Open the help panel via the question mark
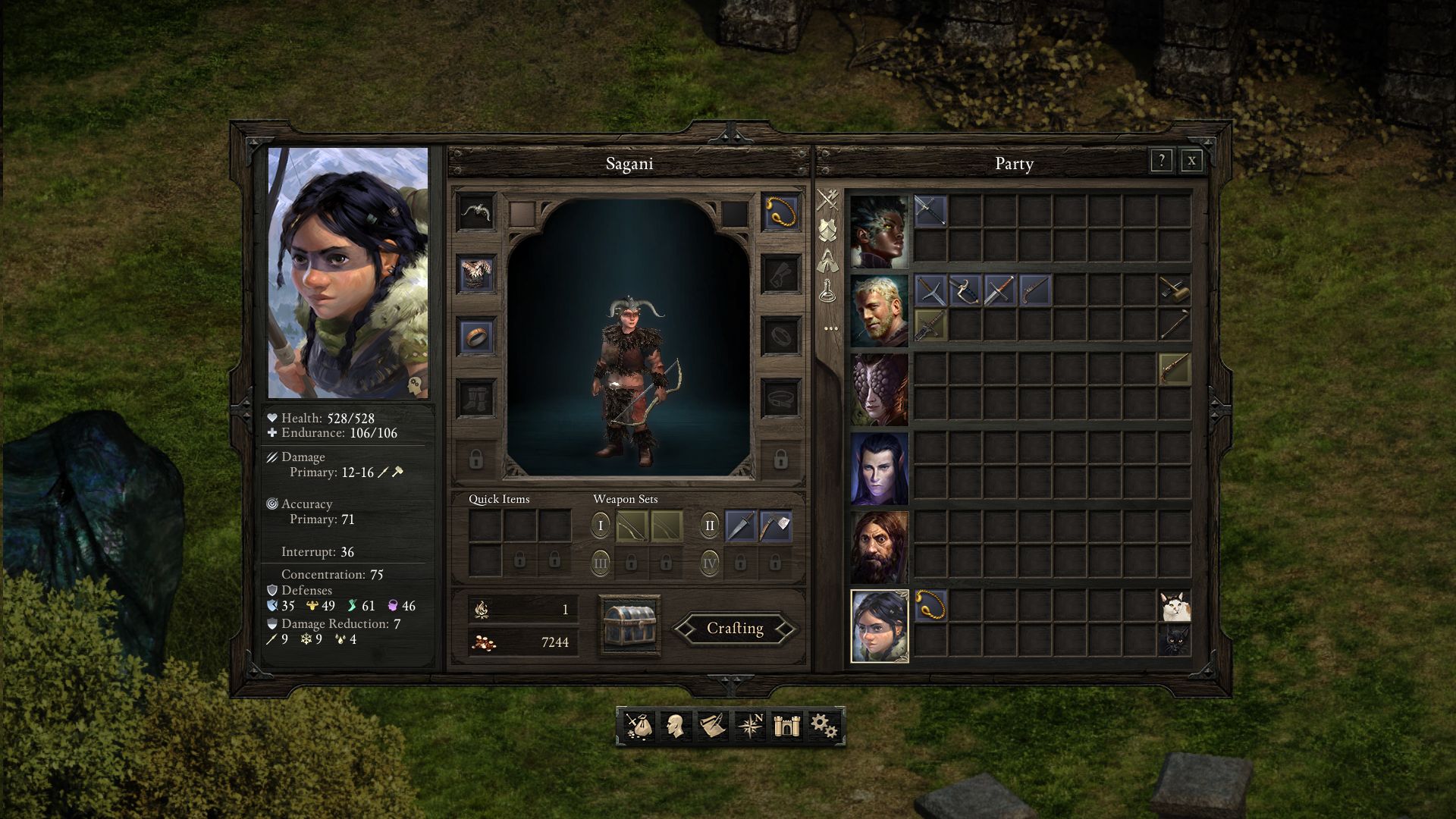The width and height of the screenshot is (1456, 819). click(x=1160, y=161)
